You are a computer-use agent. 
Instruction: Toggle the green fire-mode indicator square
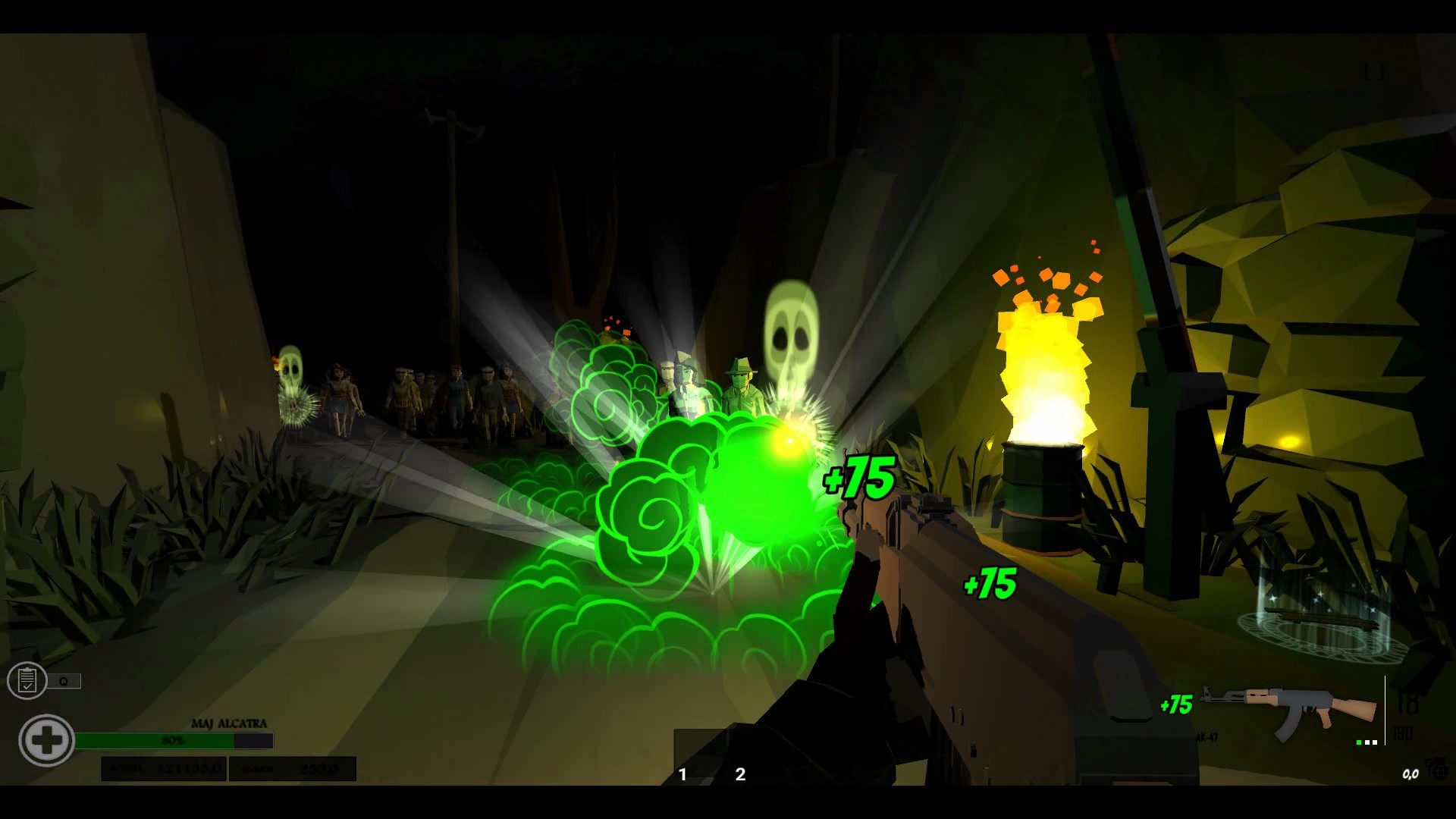1359,742
